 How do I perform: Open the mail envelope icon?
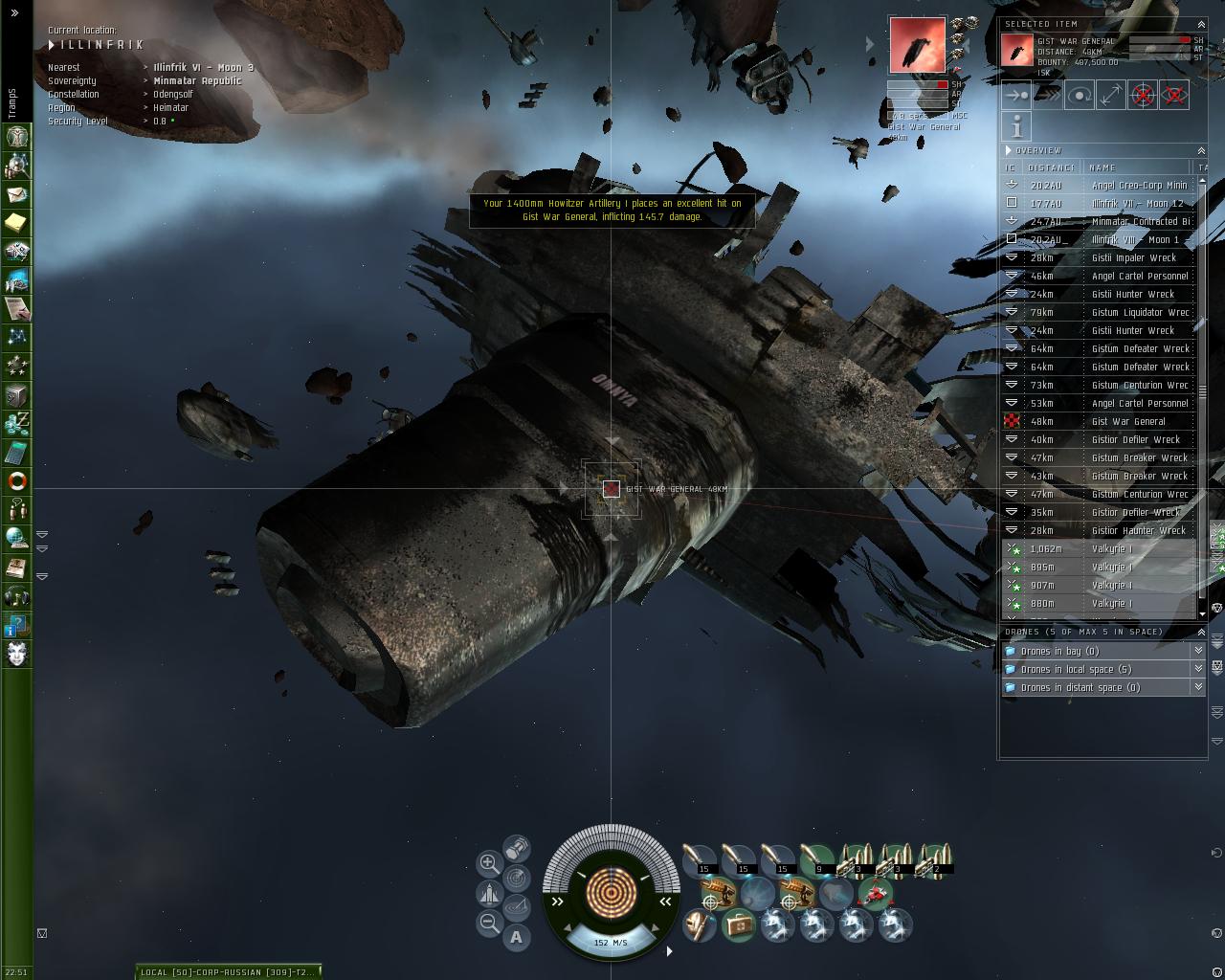click(17, 194)
